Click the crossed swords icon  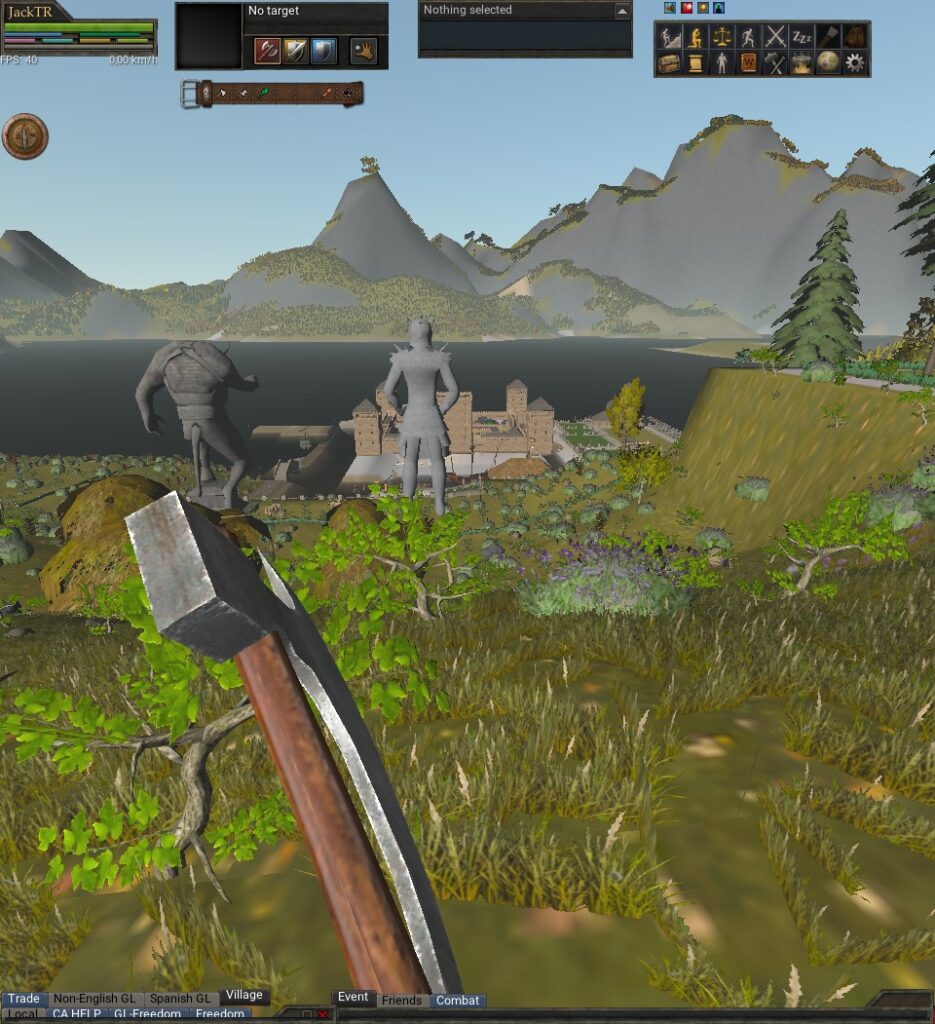click(775, 37)
